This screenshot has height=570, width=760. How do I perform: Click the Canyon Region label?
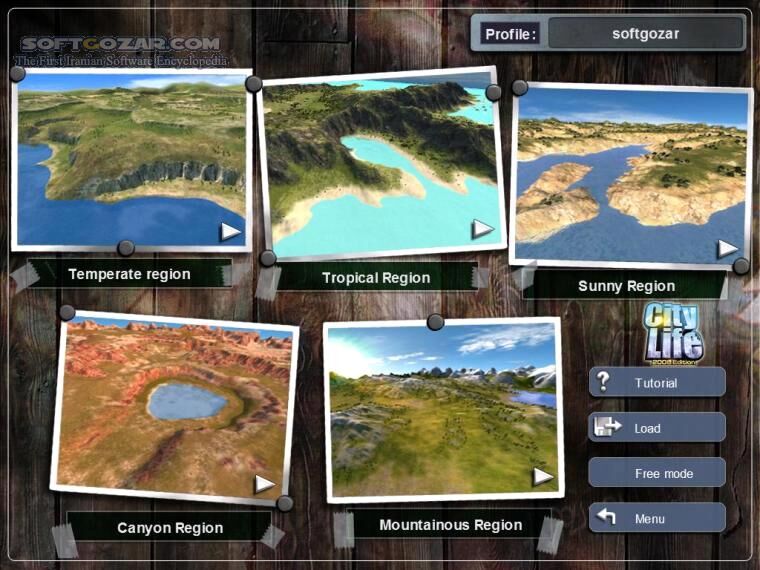click(170, 527)
